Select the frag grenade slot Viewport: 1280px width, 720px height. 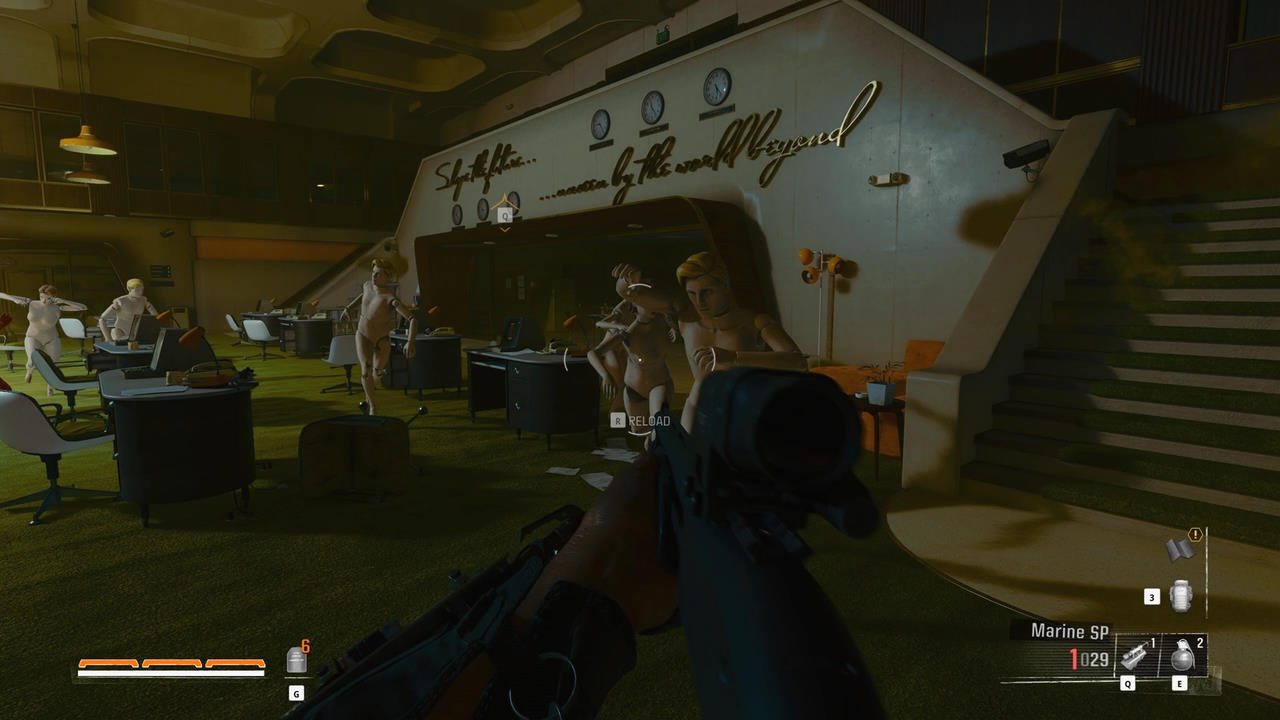coord(1184,656)
